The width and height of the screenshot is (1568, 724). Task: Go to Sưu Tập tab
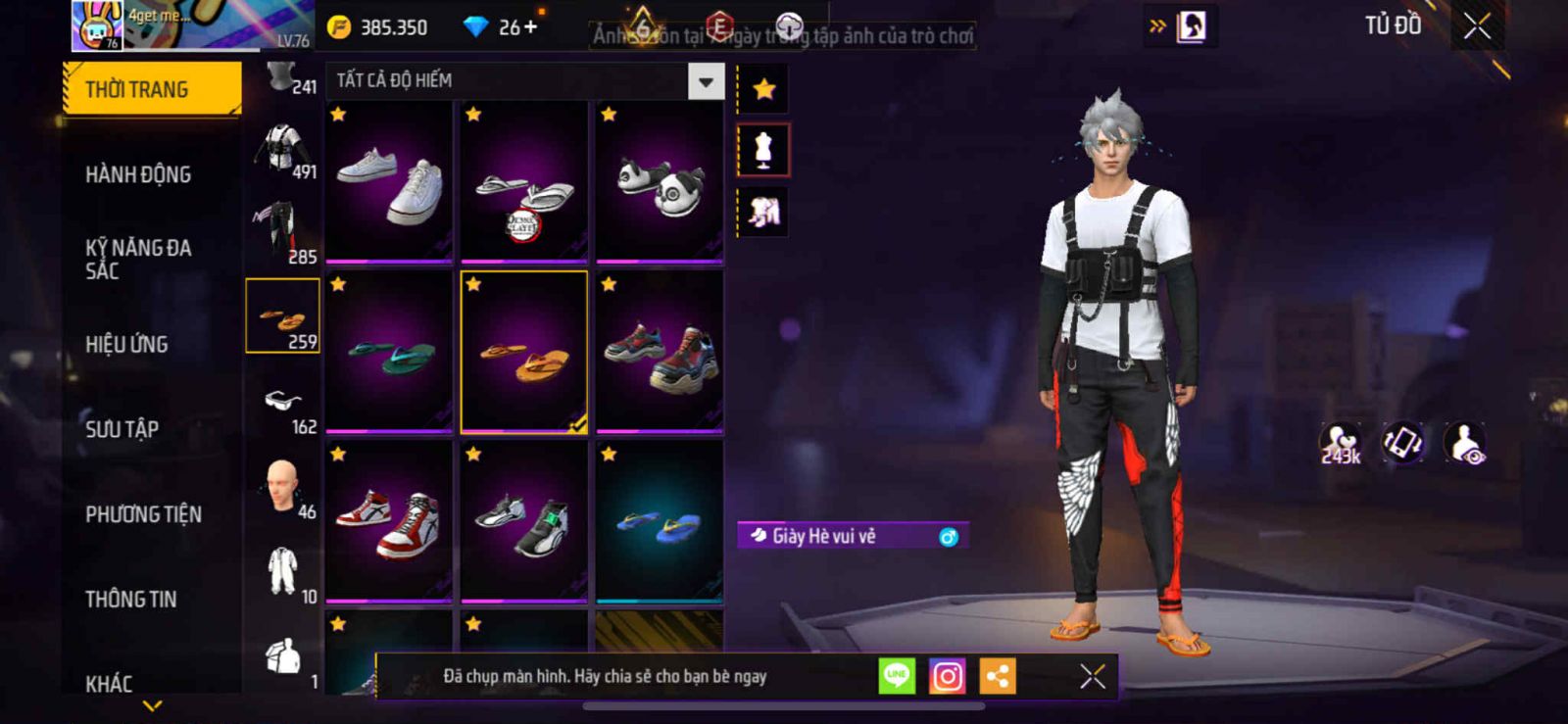coord(122,429)
